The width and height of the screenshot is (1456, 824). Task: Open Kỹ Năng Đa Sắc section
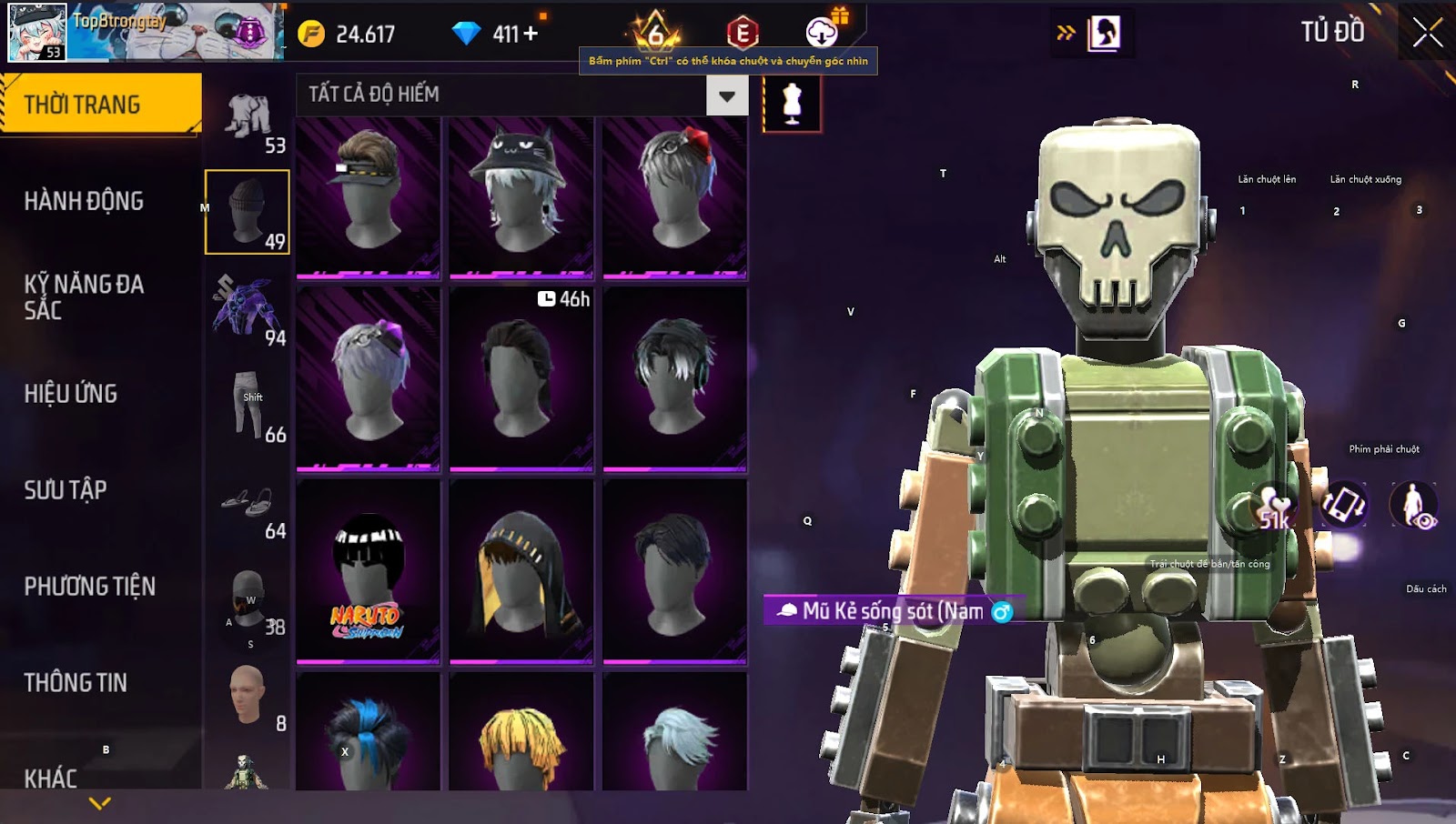[x=84, y=296]
